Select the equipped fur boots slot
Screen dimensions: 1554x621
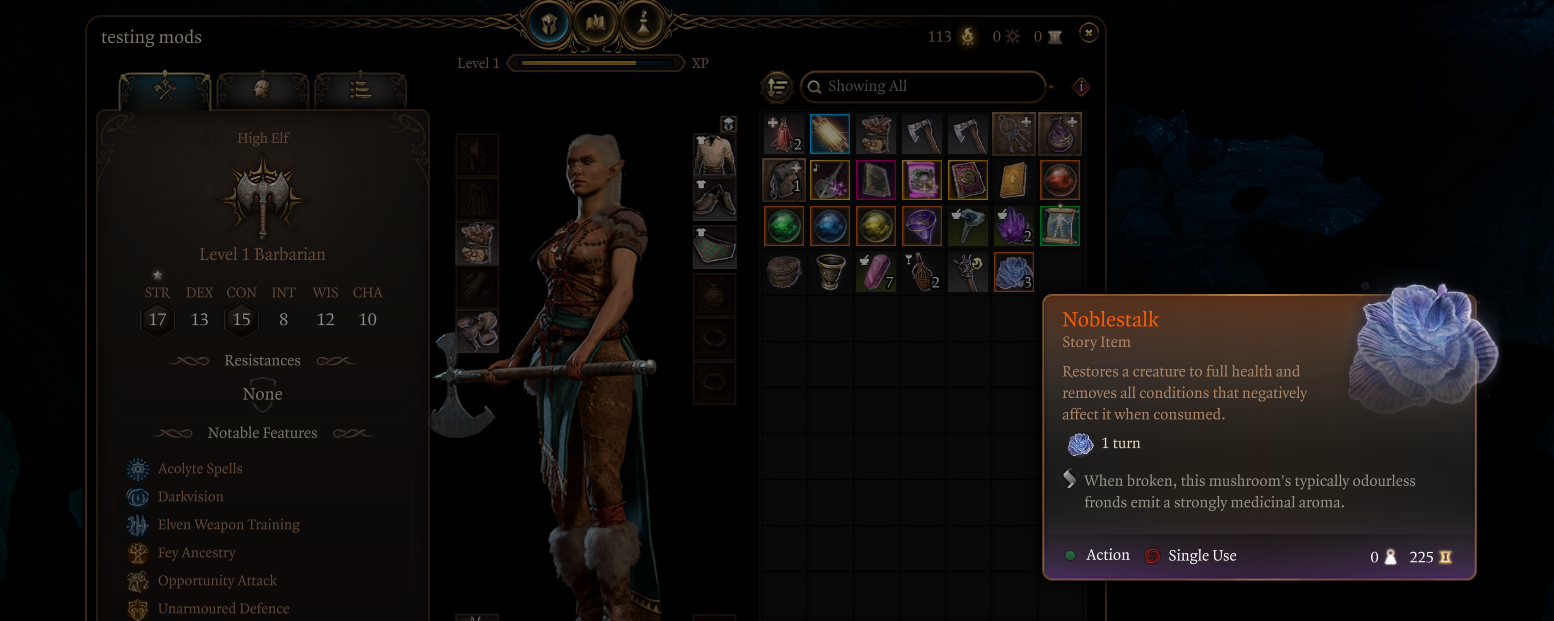tap(477, 331)
